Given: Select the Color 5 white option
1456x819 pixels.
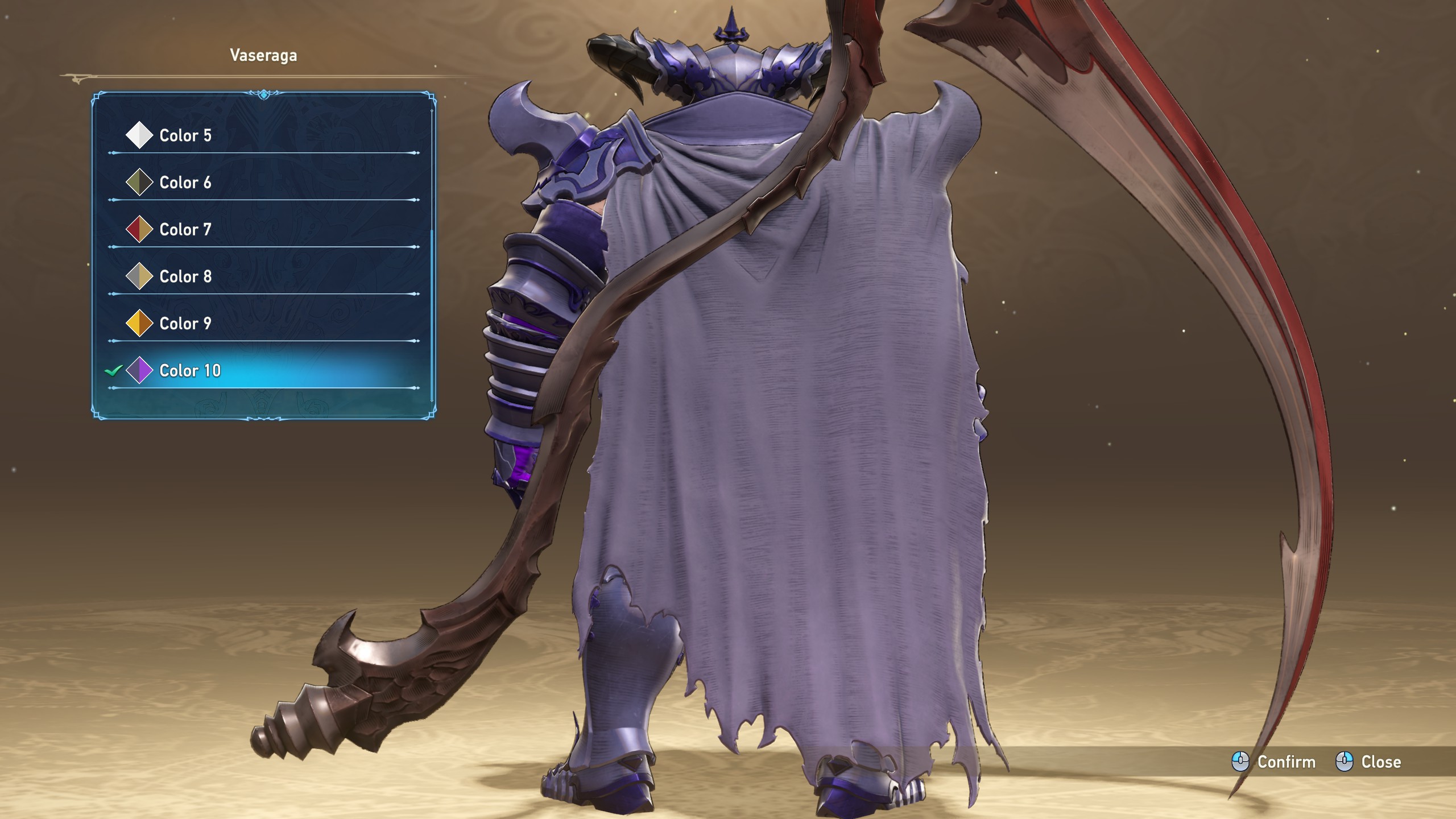Looking at the screenshot, I should [185, 135].
